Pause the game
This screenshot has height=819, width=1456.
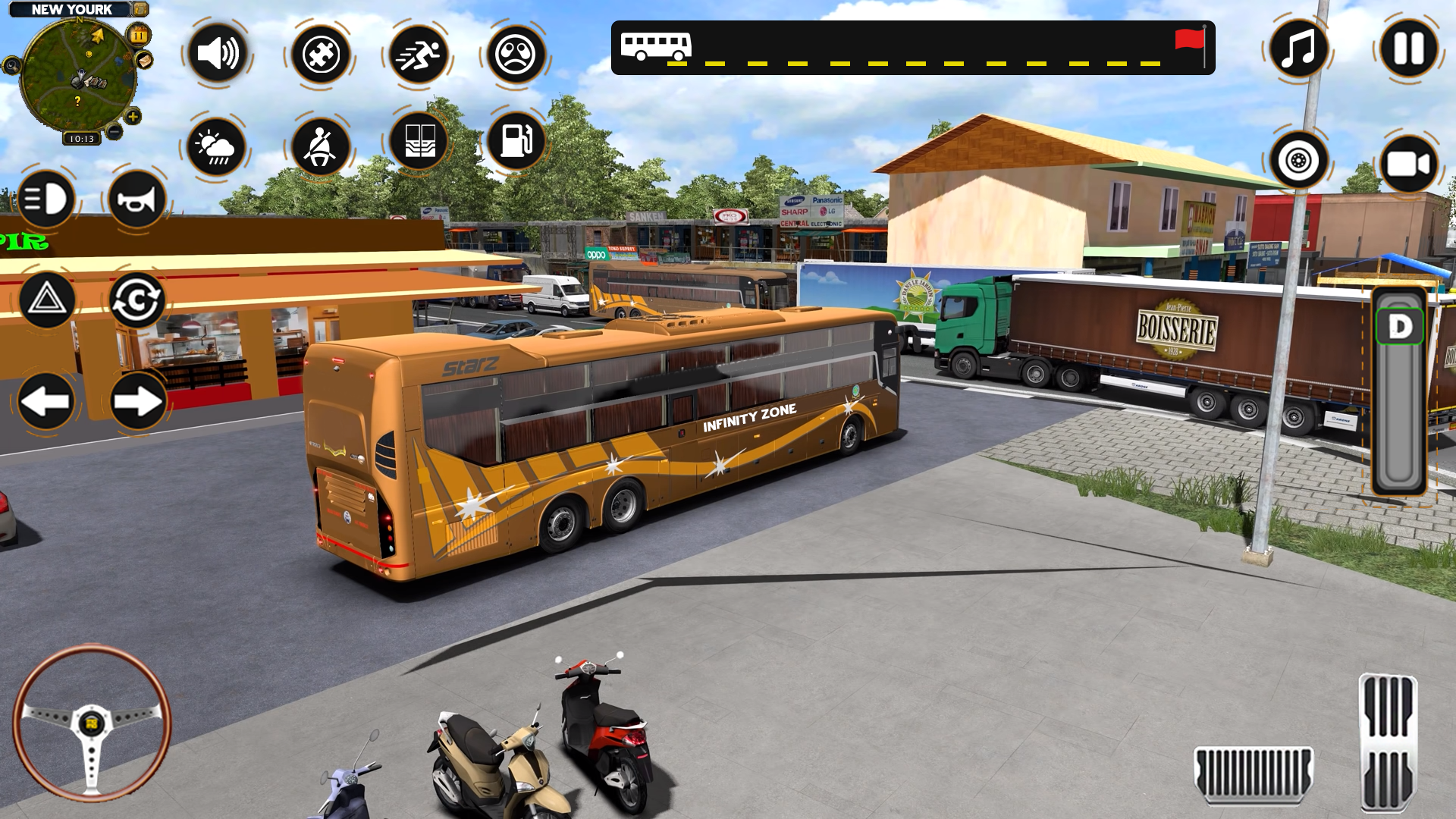pos(1408,49)
